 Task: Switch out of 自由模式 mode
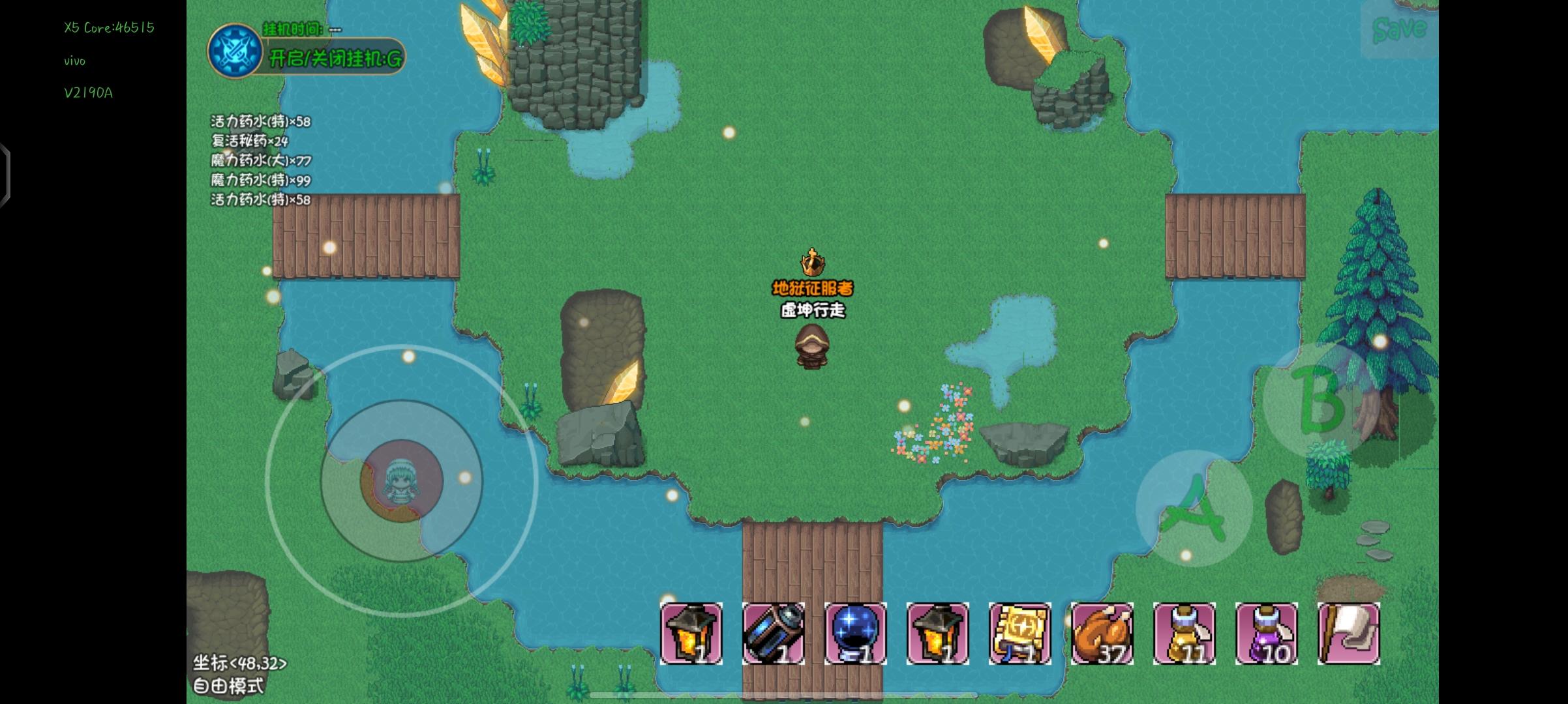coord(230,686)
